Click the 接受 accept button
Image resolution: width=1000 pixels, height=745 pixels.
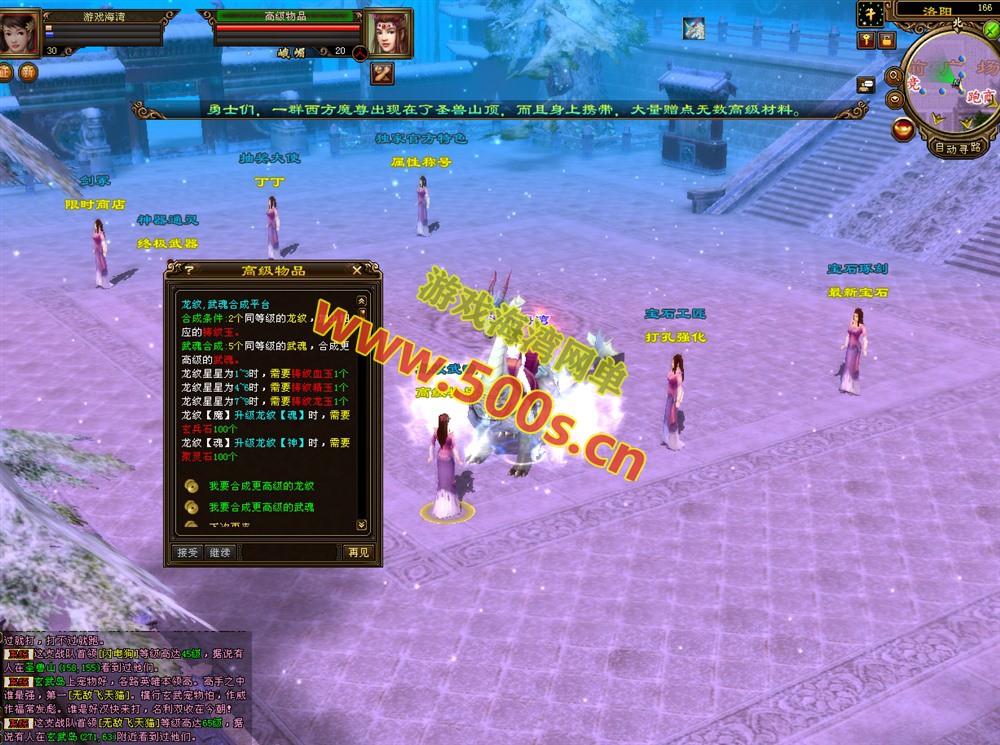click(187, 552)
